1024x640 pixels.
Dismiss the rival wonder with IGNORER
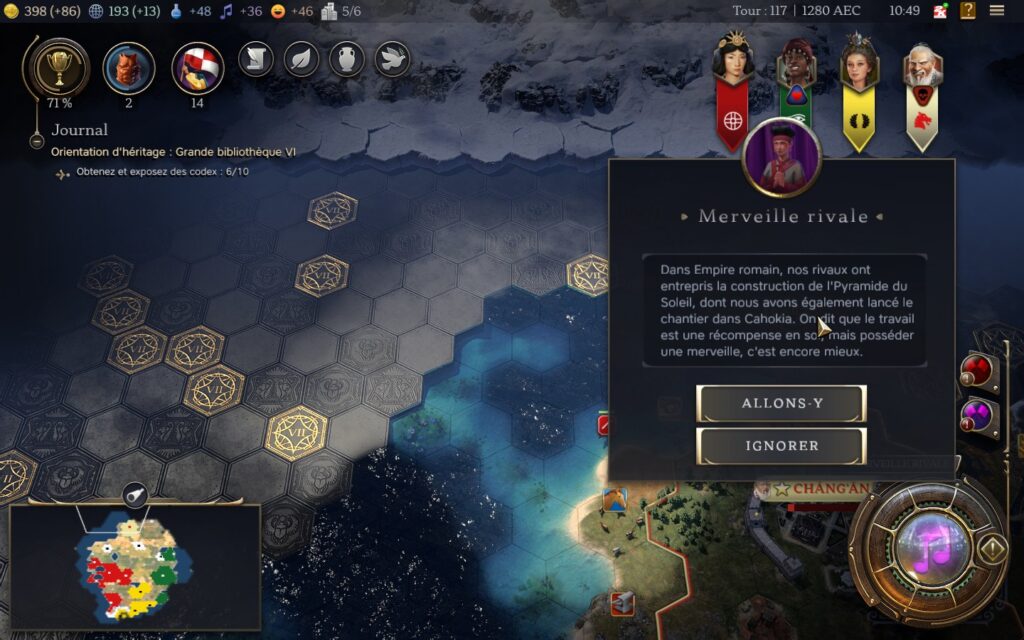pos(781,446)
